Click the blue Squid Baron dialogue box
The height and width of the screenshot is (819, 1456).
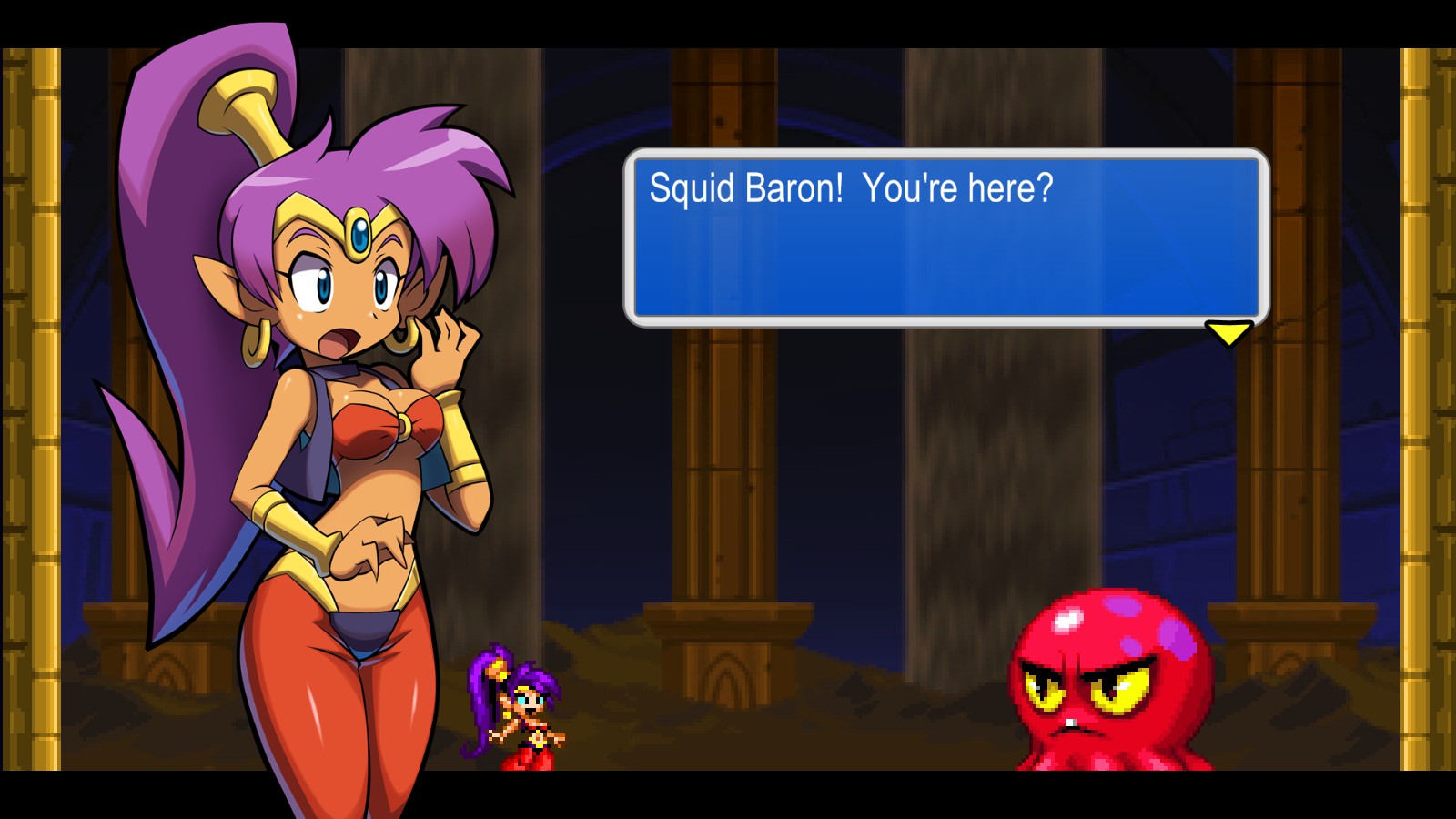click(945, 237)
